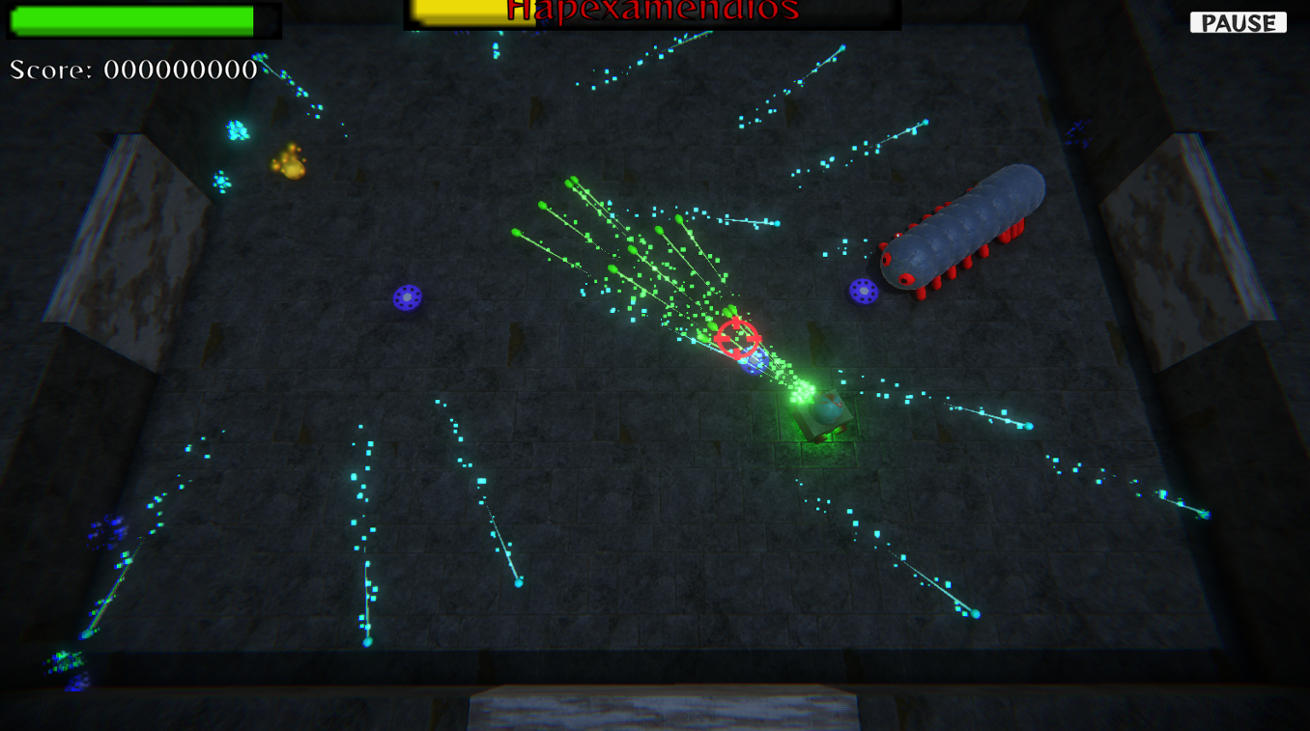
Task: Click the purple orb enemy near the boss
Action: coord(863,291)
